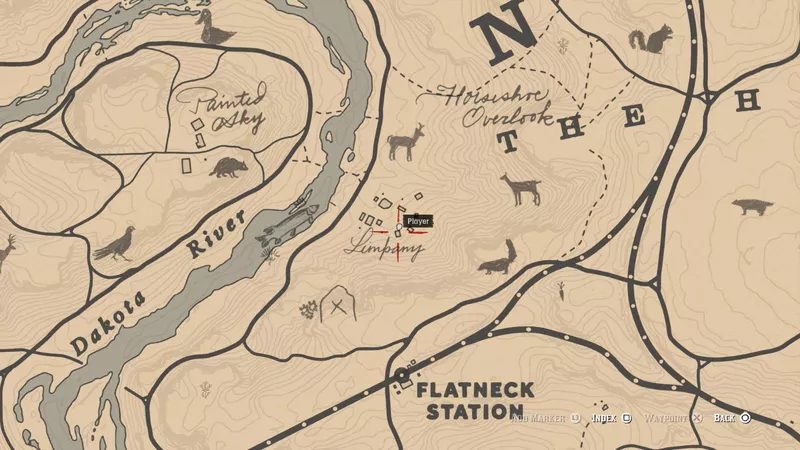
Task: Select the antlerless doe marker below Horseshoe Overlook
Action: coord(521,188)
